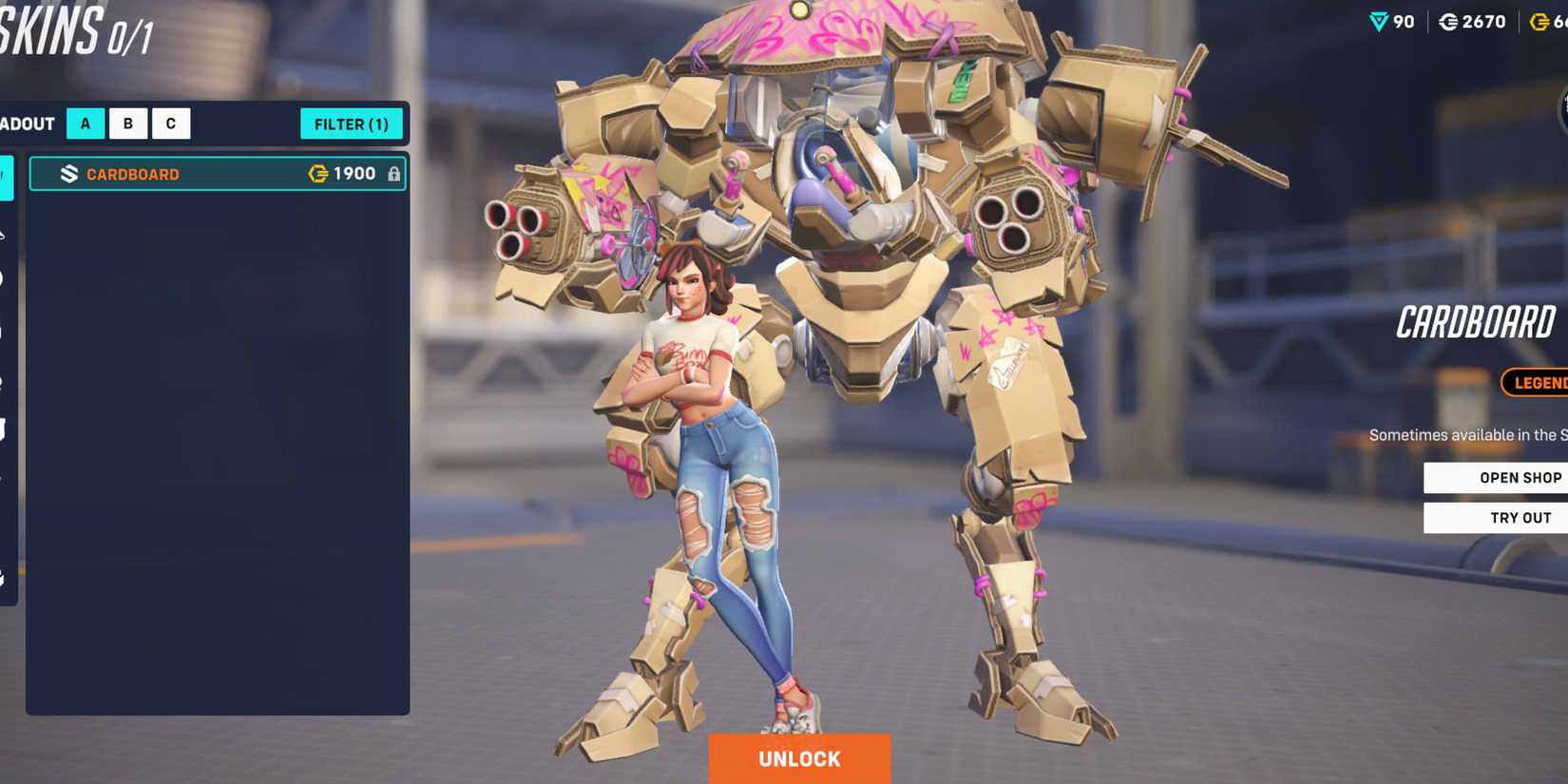
Task: Click the LEGENDARY rarity badge
Action: 1538,383
